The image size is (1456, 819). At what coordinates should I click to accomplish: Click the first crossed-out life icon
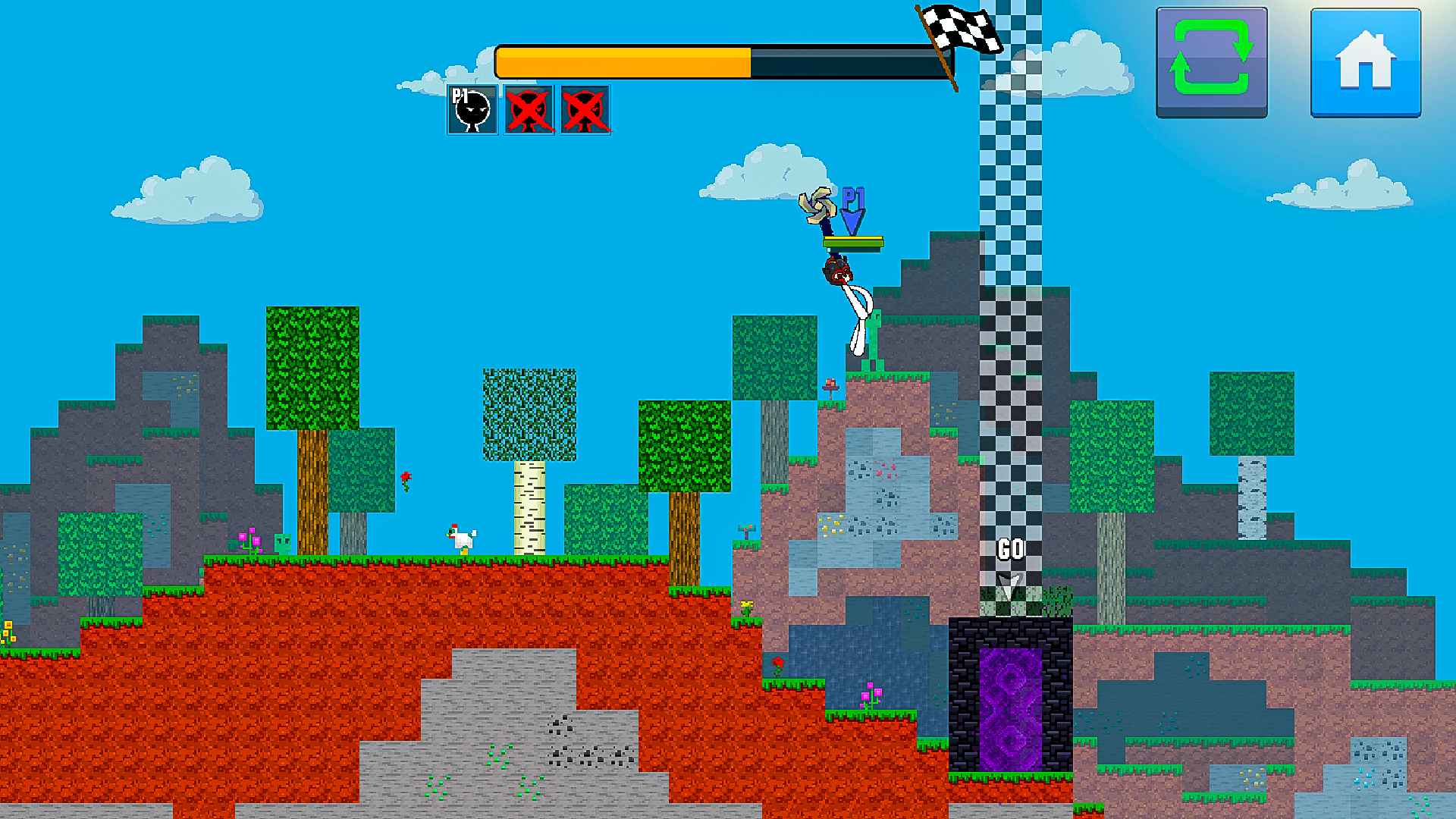tap(528, 110)
